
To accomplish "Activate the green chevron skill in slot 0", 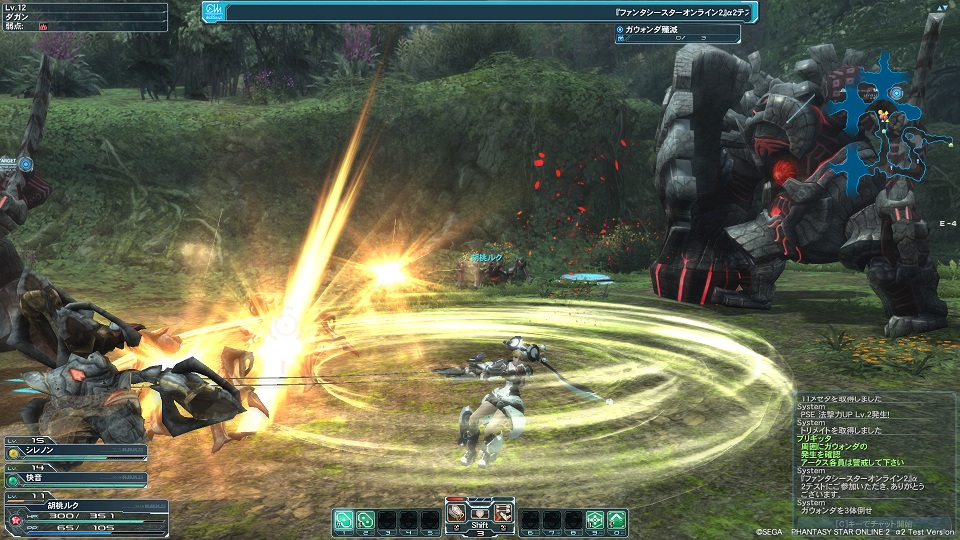I will 617,519.
